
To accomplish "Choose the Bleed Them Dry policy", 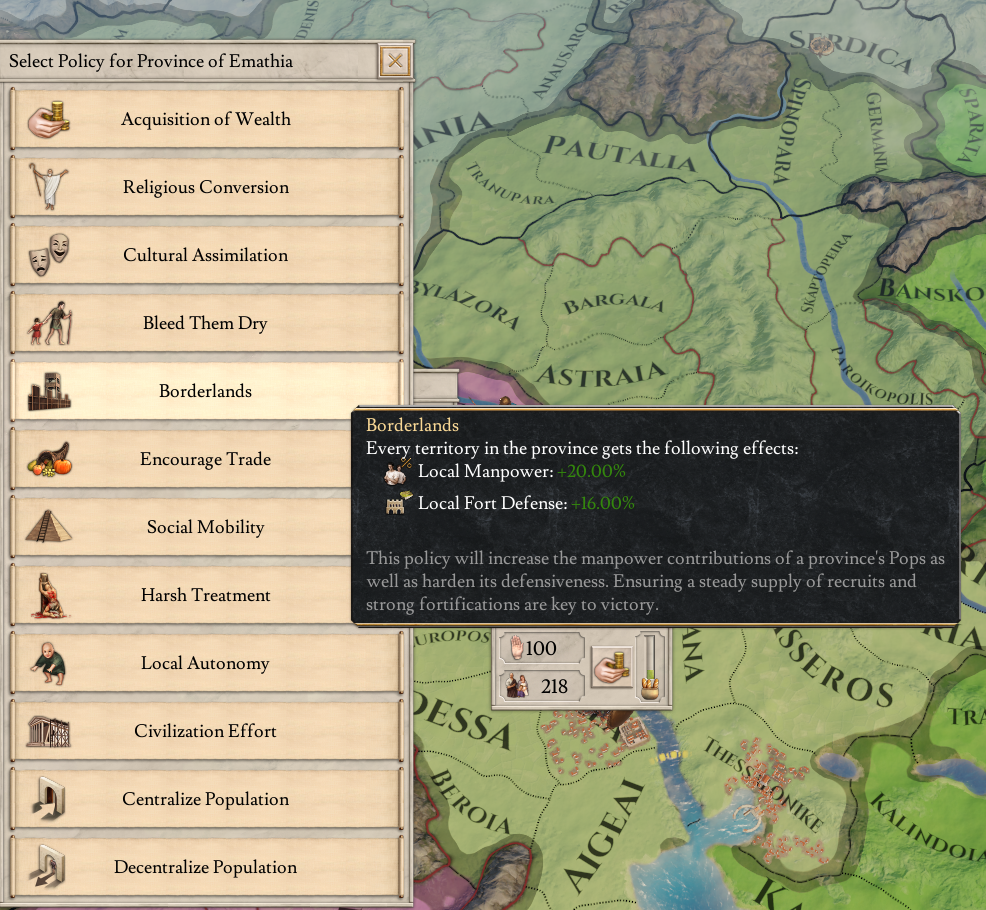I will 206,324.
